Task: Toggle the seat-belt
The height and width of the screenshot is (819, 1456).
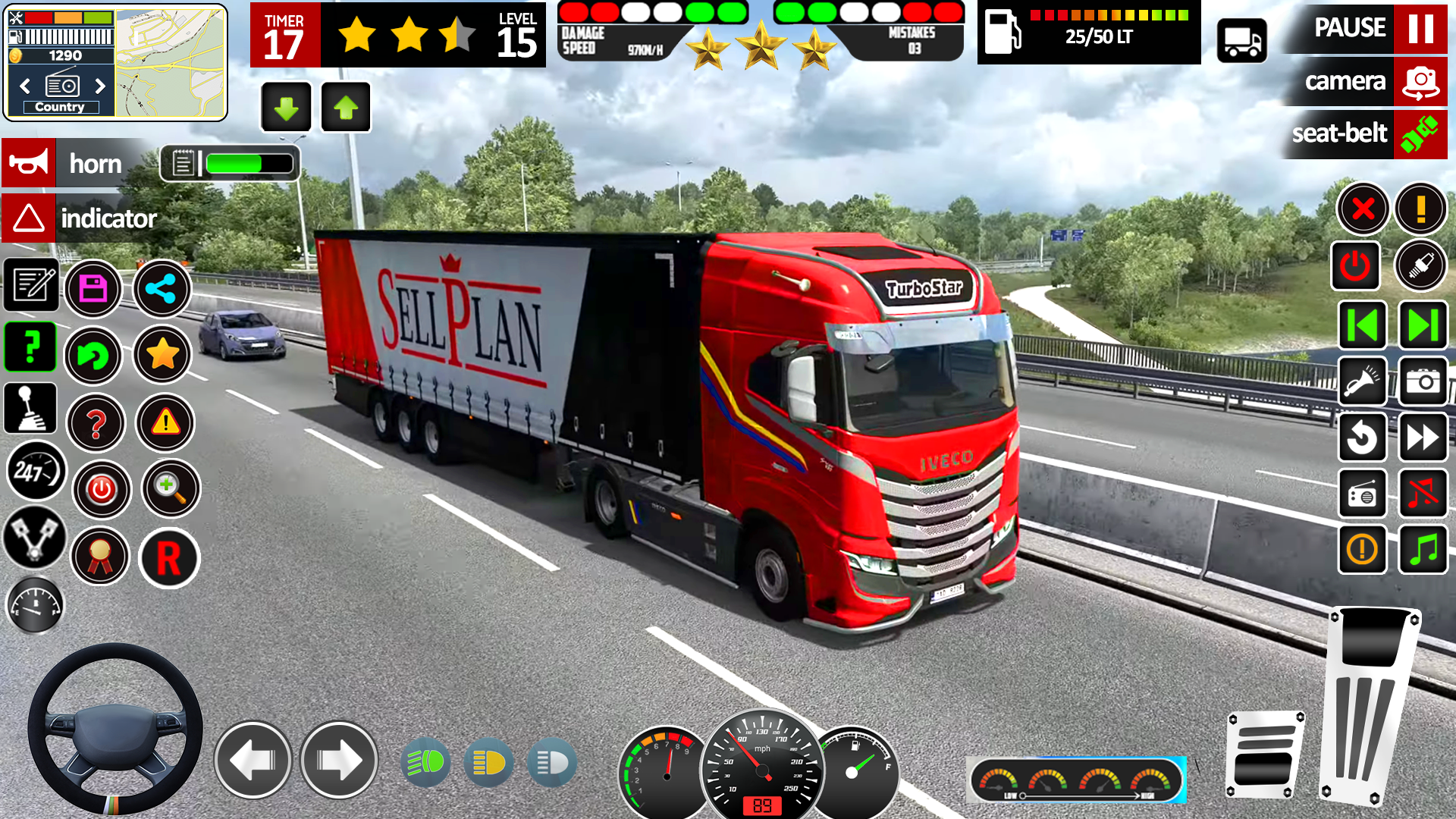Action: point(1420,134)
